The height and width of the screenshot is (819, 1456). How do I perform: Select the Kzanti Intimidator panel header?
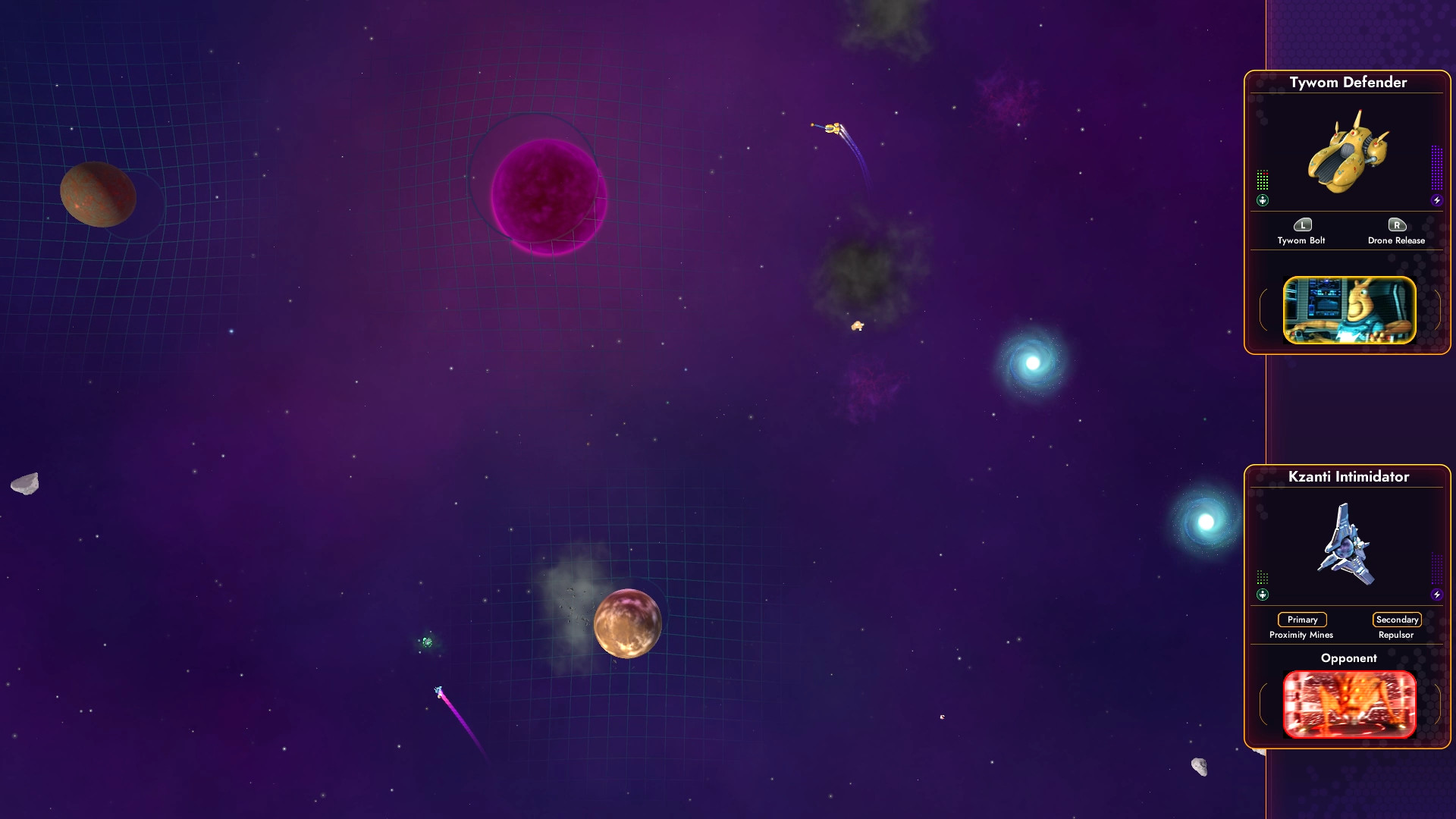pos(1349,477)
